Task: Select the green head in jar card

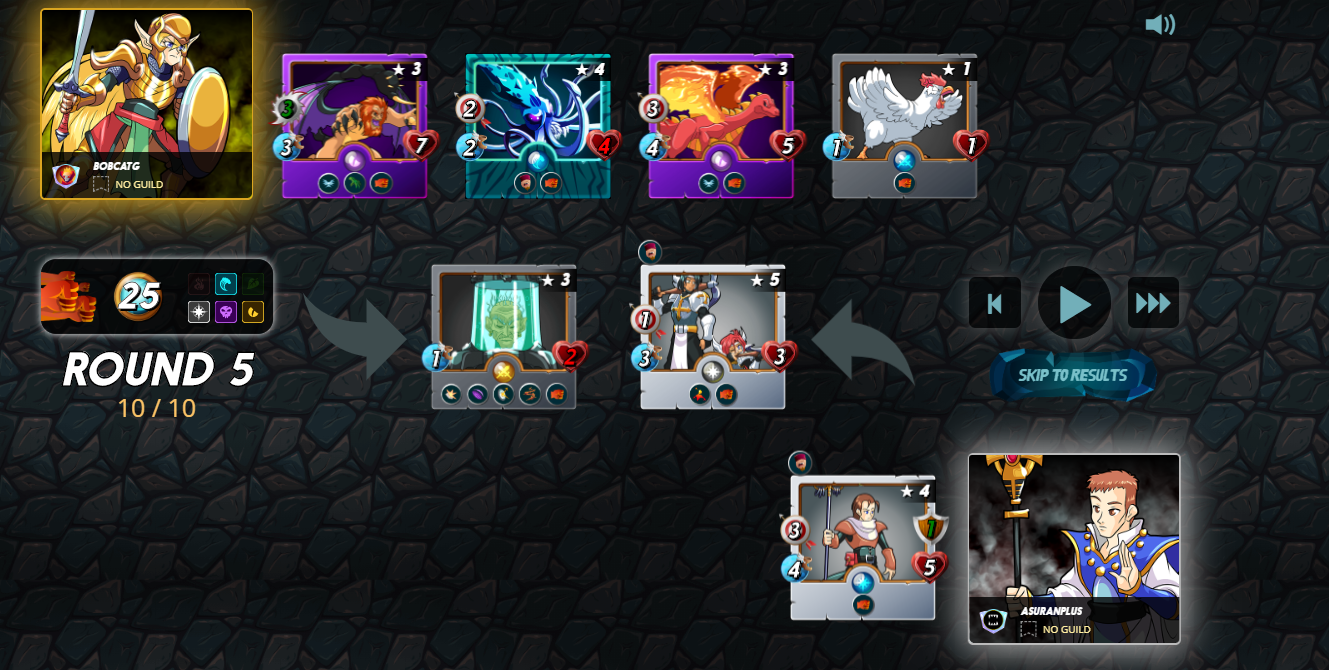Action: (503, 337)
